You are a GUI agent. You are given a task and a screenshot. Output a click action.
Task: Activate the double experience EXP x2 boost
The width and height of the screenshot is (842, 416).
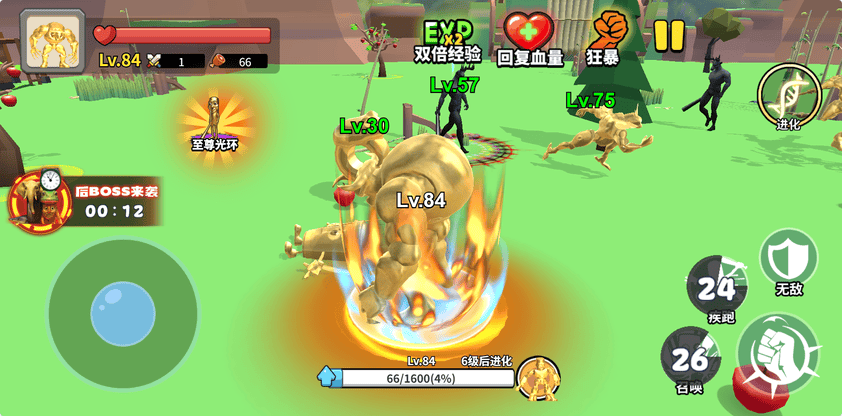pos(447,36)
